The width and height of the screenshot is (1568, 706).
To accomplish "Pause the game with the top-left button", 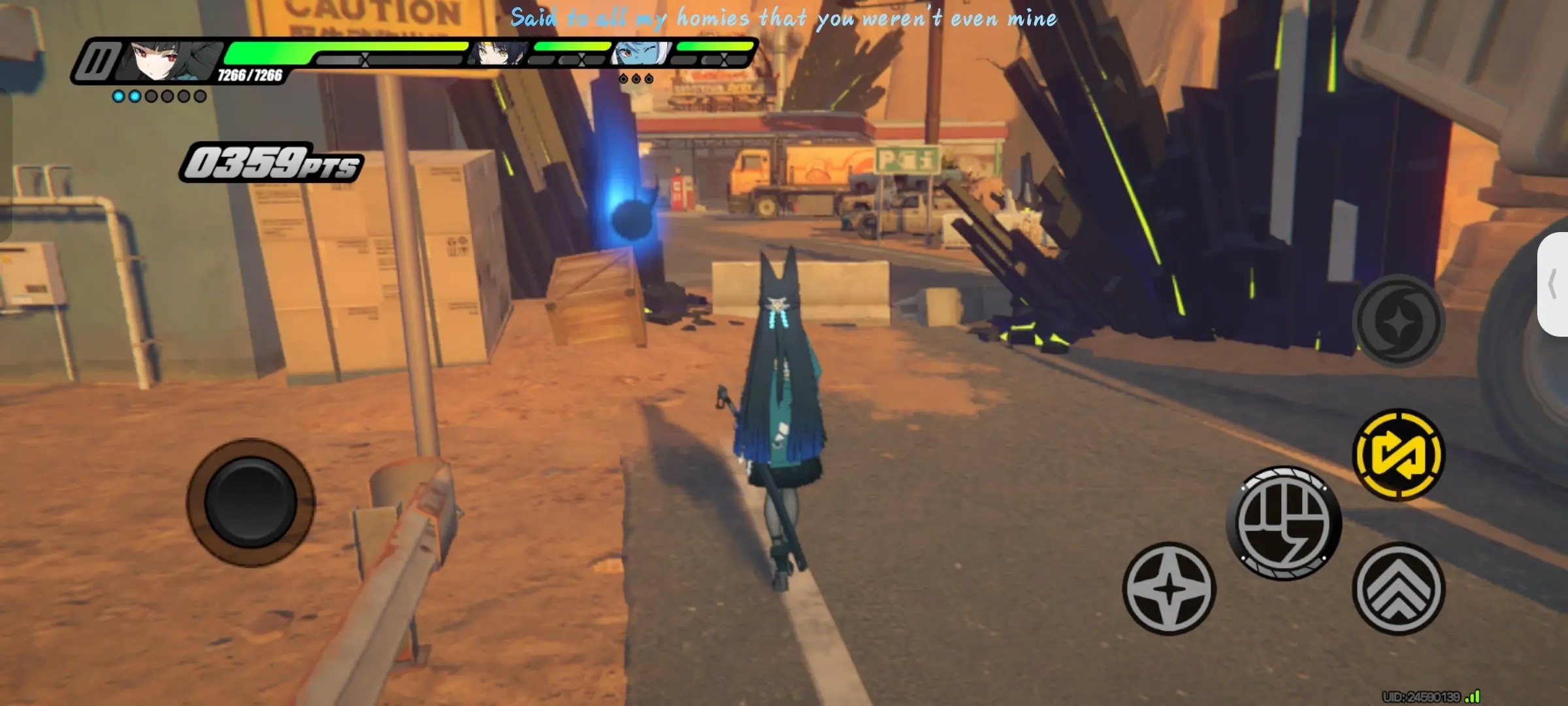I will 98,62.
